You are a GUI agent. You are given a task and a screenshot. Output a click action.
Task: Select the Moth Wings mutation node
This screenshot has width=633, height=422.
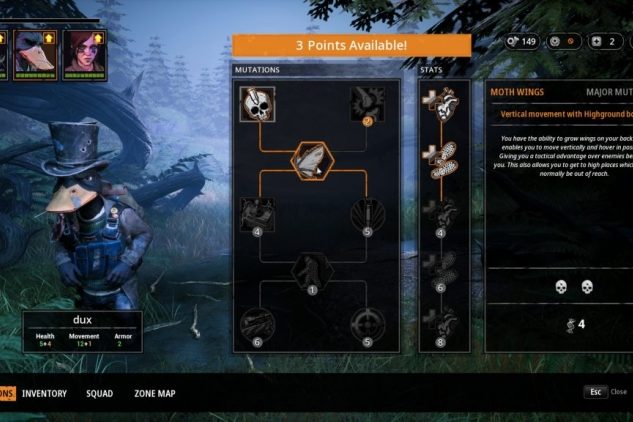[x=311, y=160]
